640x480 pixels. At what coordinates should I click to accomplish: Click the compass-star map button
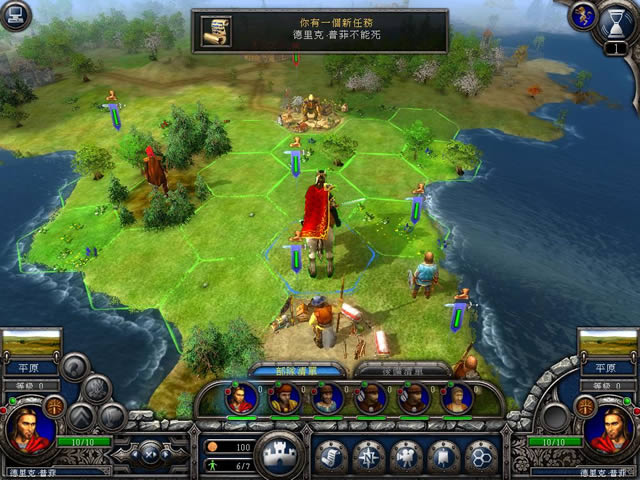click(x=367, y=456)
